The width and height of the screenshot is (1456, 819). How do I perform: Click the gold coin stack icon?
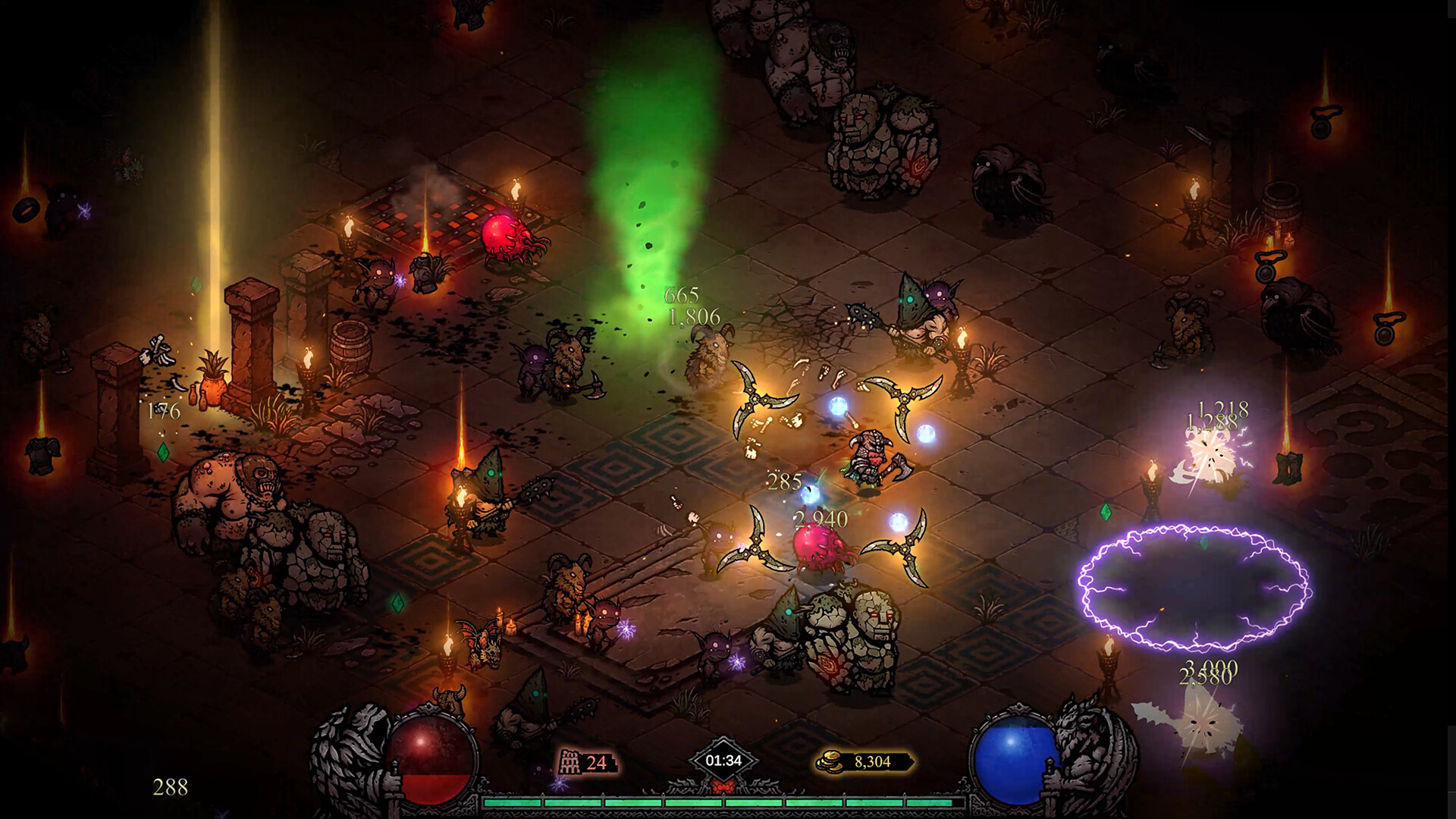[828, 761]
